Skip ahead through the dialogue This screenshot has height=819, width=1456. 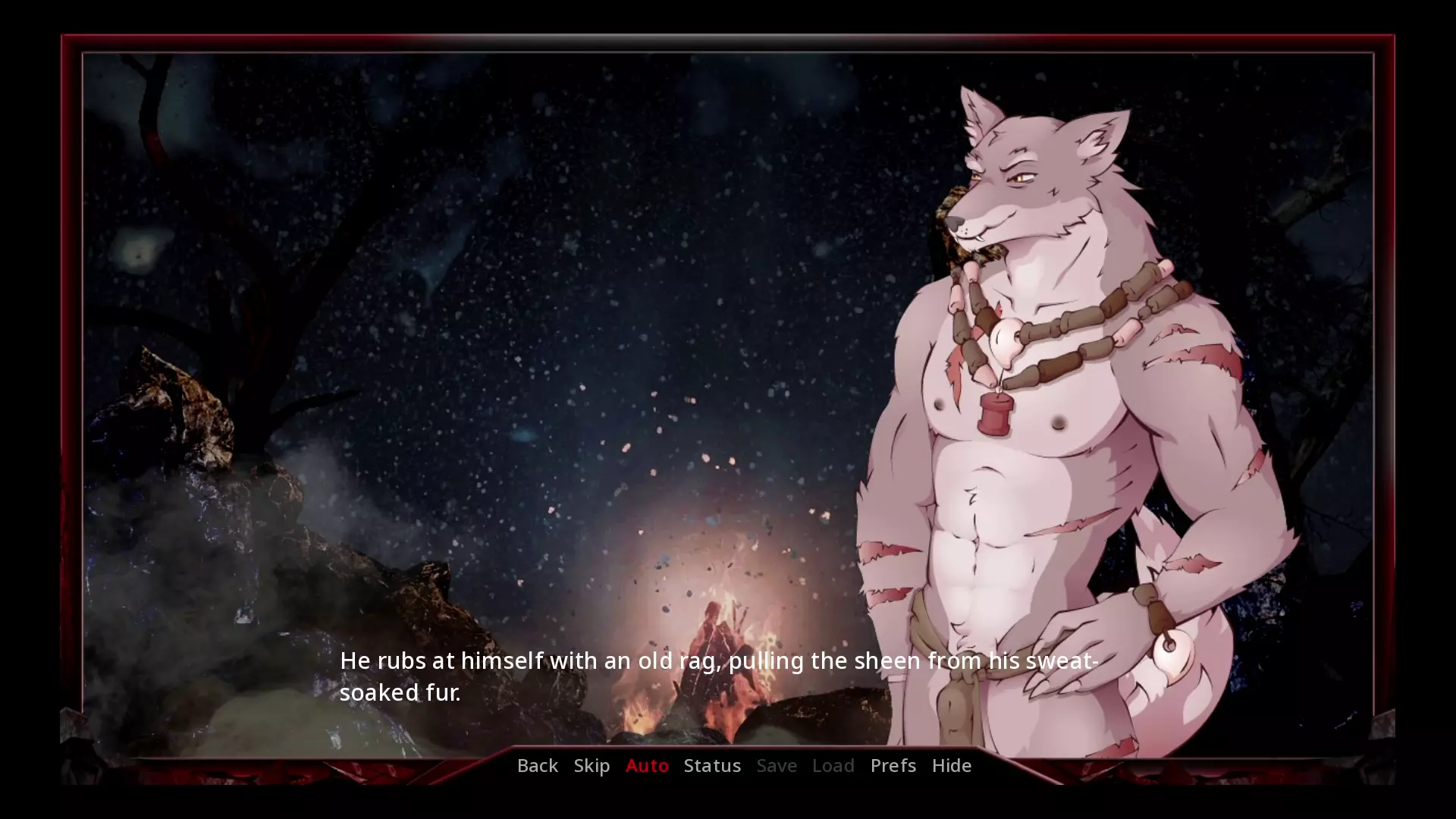(x=591, y=766)
